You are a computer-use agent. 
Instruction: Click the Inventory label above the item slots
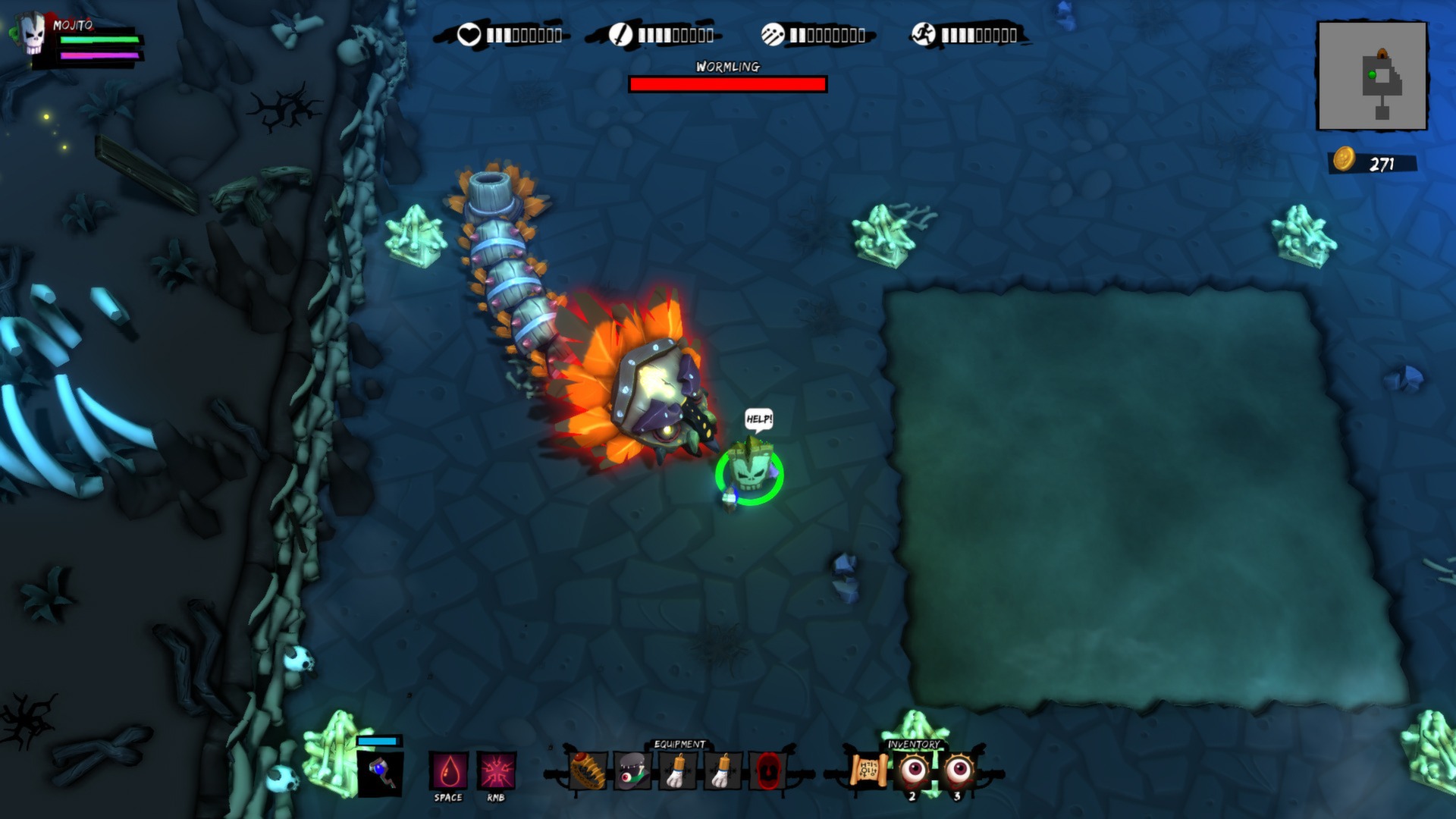(915, 743)
